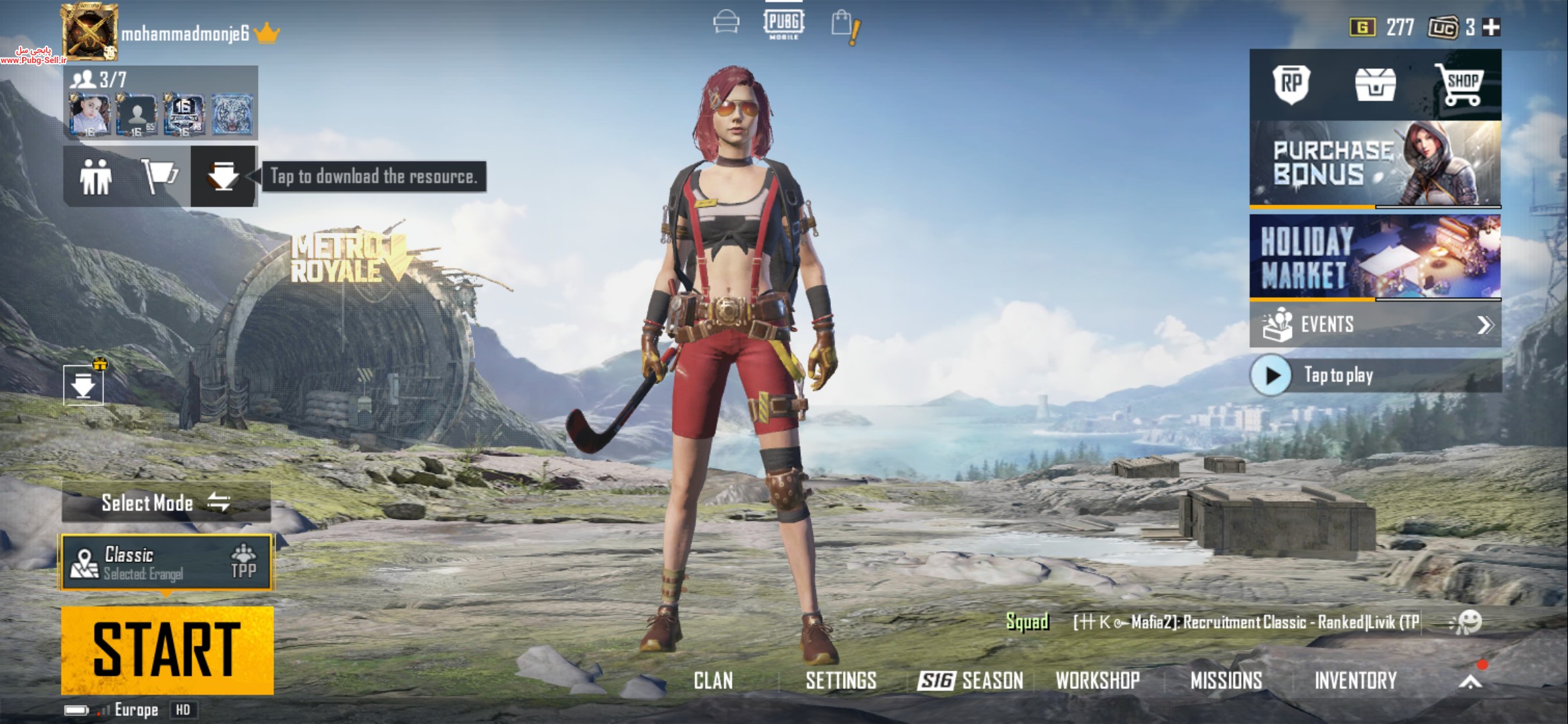Show the Events list
The height and width of the screenshot is (724, 1568).
pos(1375,325)
